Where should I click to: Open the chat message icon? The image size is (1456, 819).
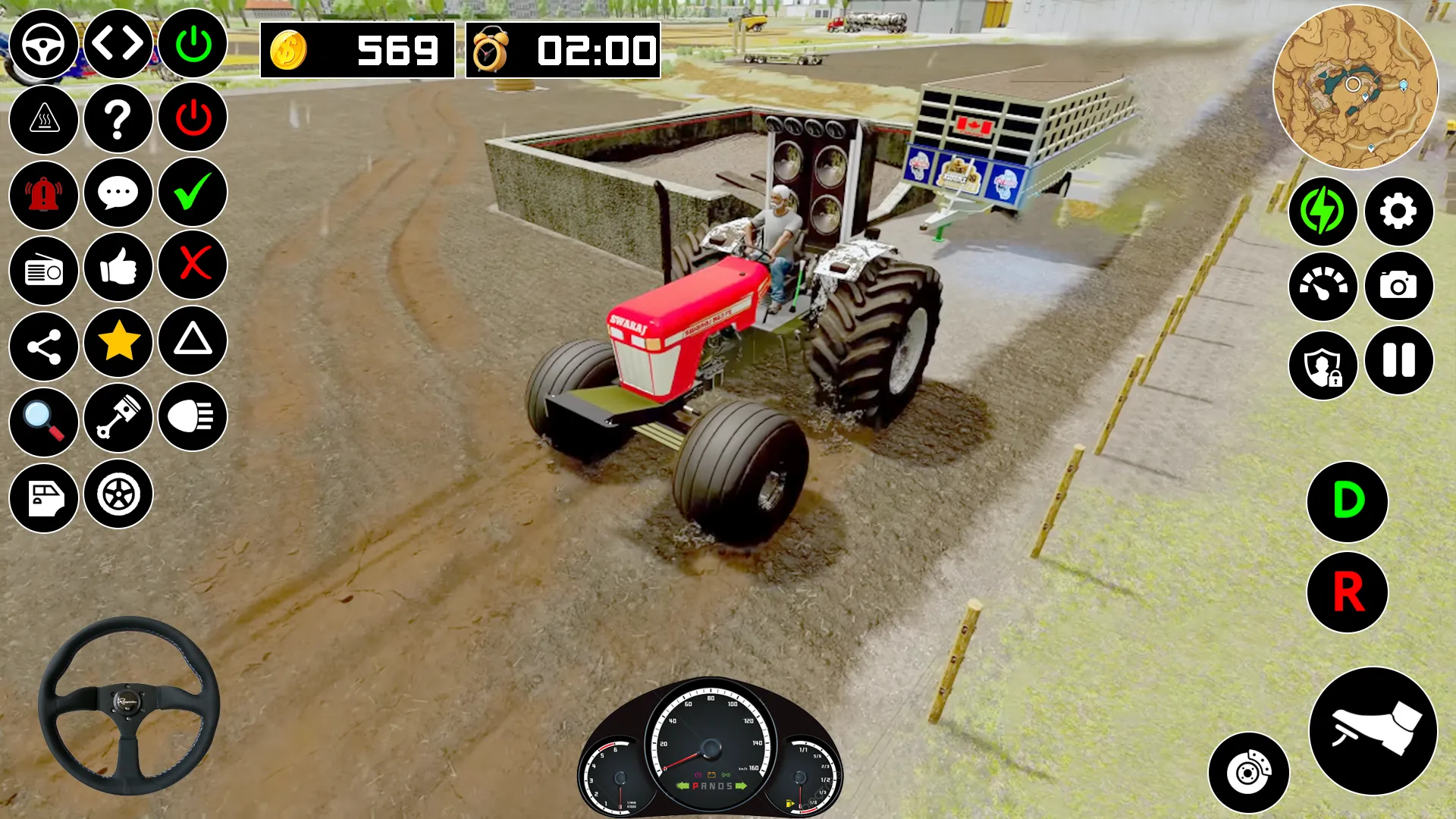pos(118,194)
